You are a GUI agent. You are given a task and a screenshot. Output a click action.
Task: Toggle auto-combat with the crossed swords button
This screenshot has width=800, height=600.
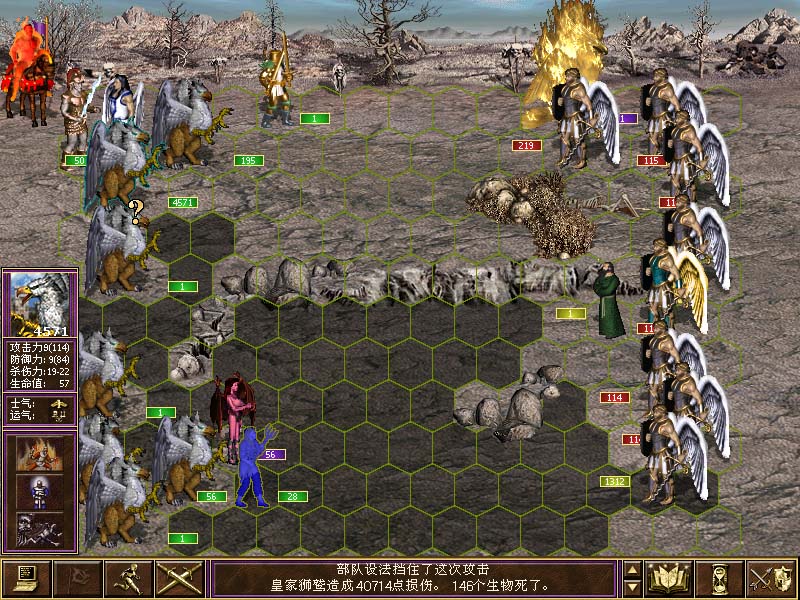[x=180, y=578]
